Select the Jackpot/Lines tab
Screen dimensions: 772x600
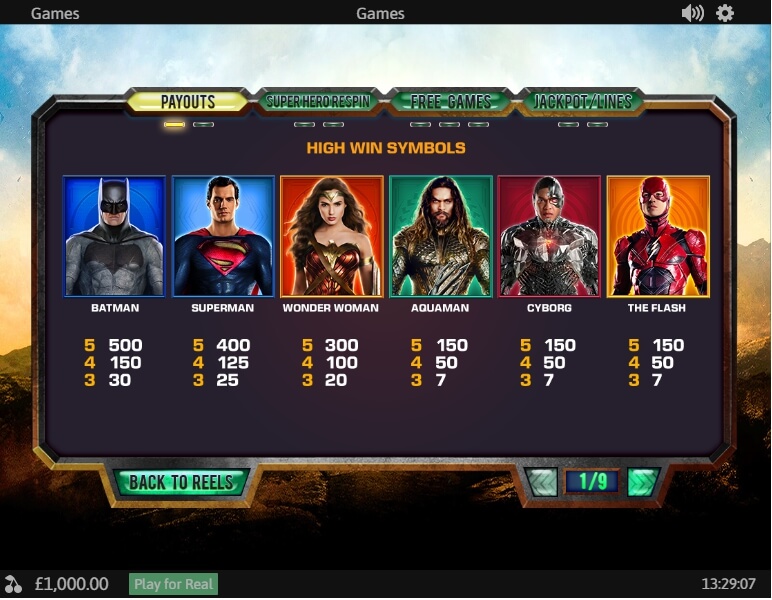(x=580, y=102)
